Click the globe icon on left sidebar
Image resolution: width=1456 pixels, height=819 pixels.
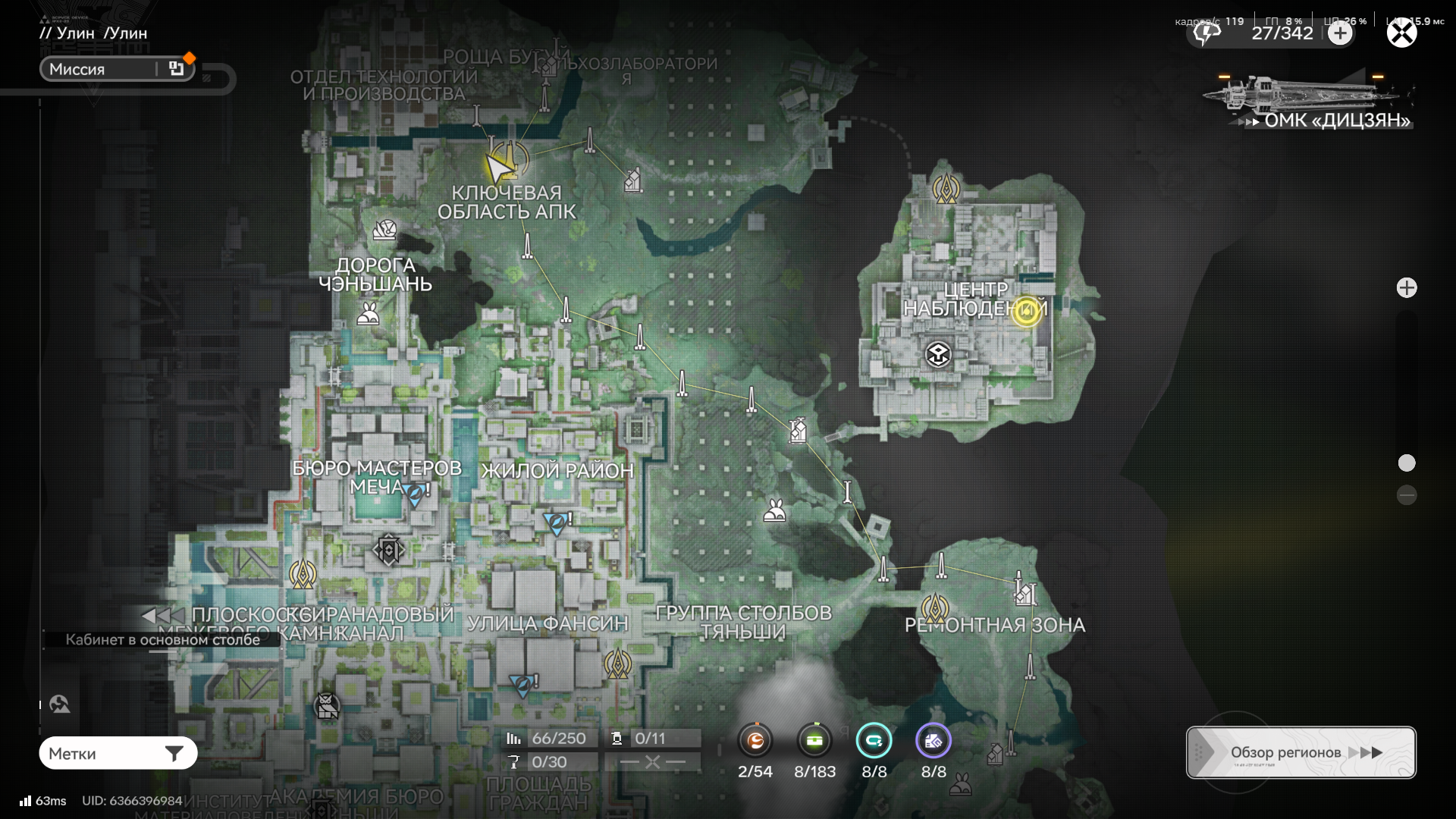59,704
